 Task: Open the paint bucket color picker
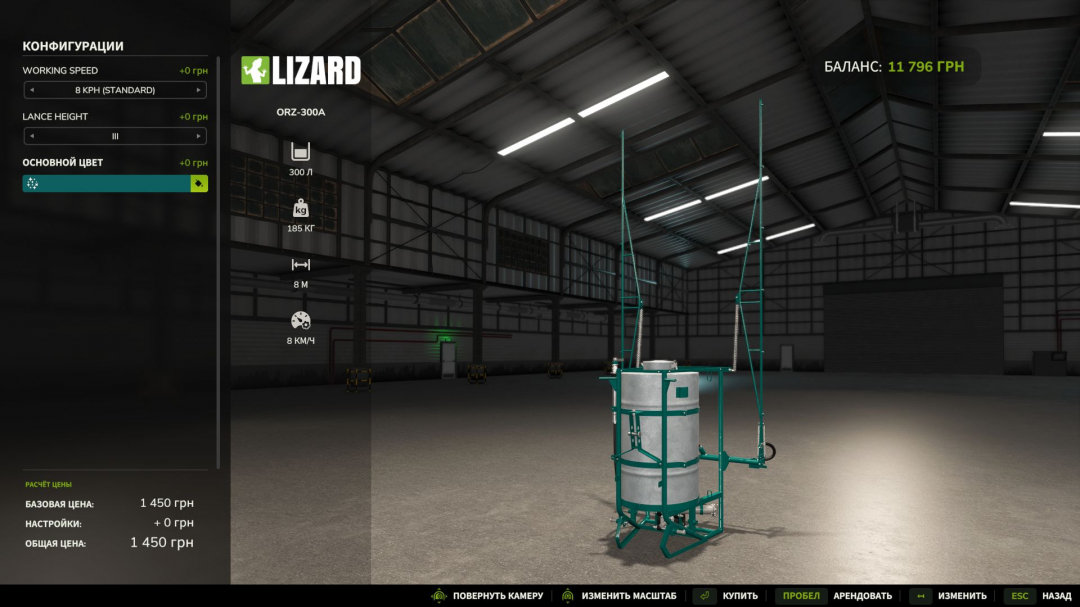click(x=199, y=184)
